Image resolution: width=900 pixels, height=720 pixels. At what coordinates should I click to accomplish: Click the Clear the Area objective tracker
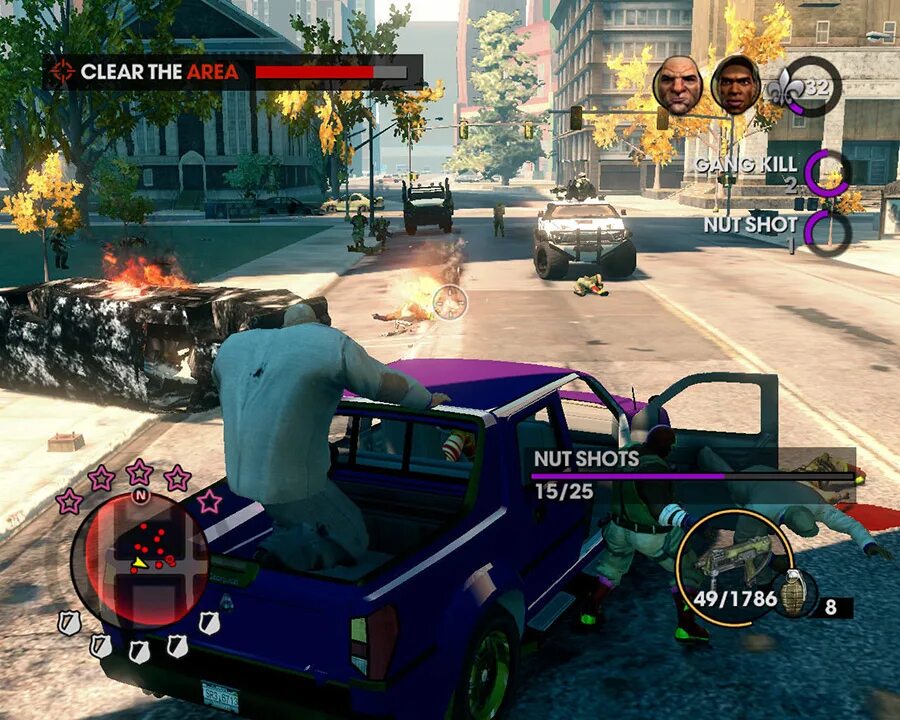pyautogui.click(x=232, y=72)
